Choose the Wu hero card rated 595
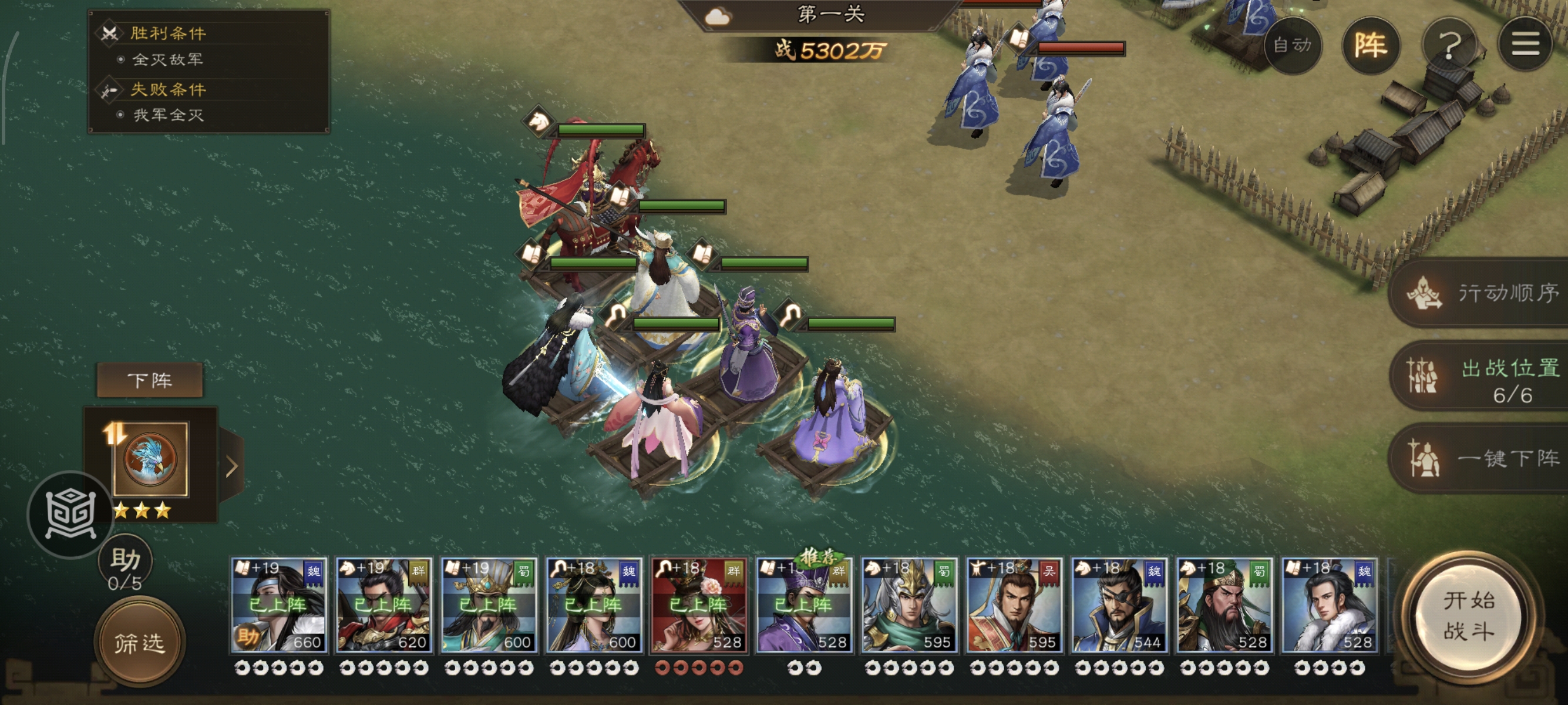Viewport: 1568px width, 705px height. click(x=1014, y=606)
